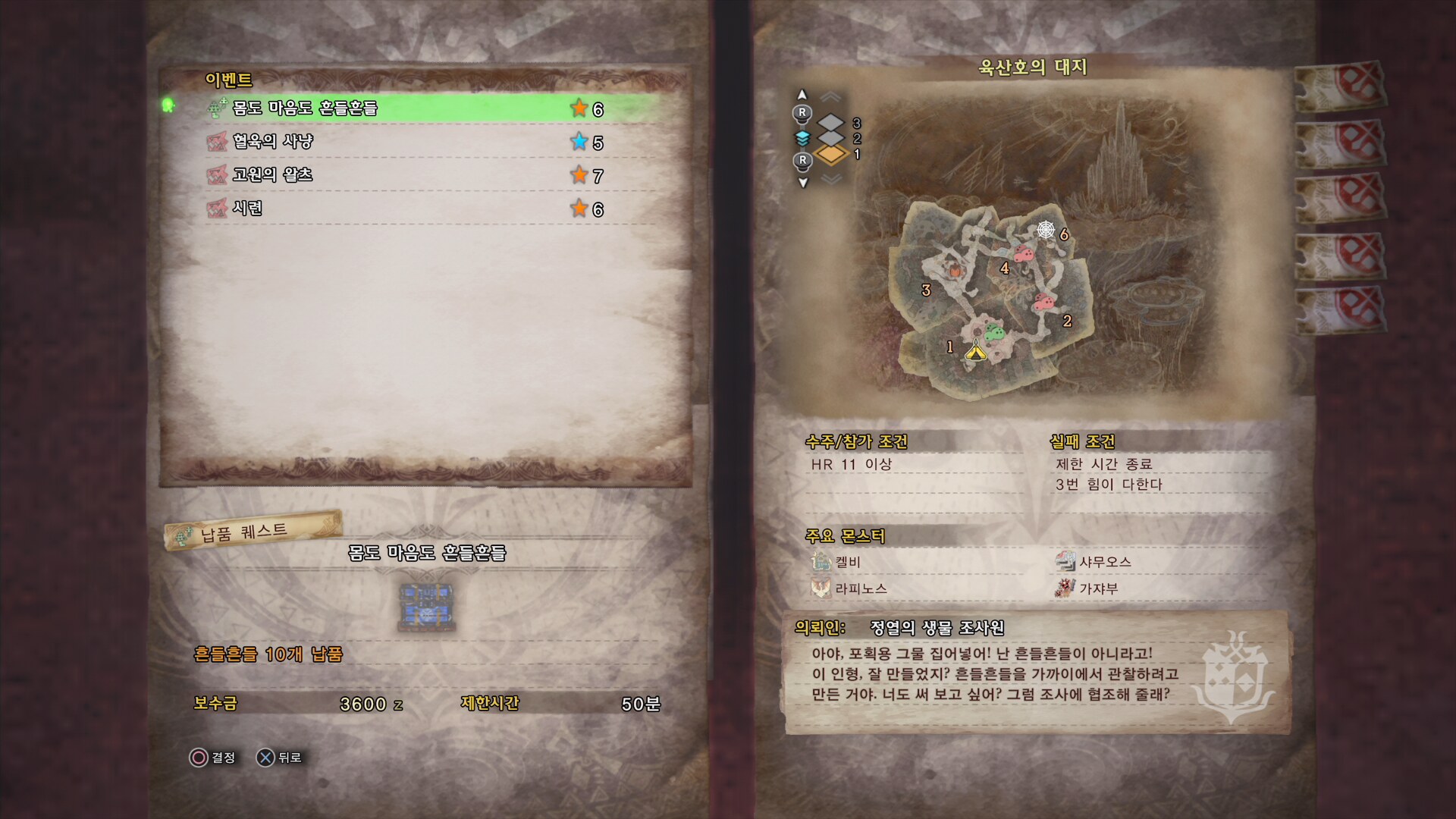
Task: Switch the map to layer 3
Action: coord(832,123)
